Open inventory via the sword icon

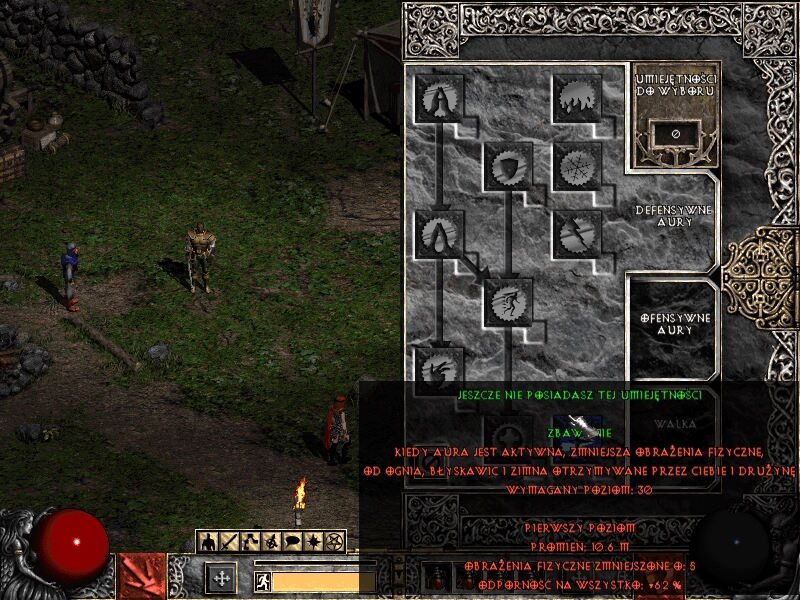click(x=230, y=541)
